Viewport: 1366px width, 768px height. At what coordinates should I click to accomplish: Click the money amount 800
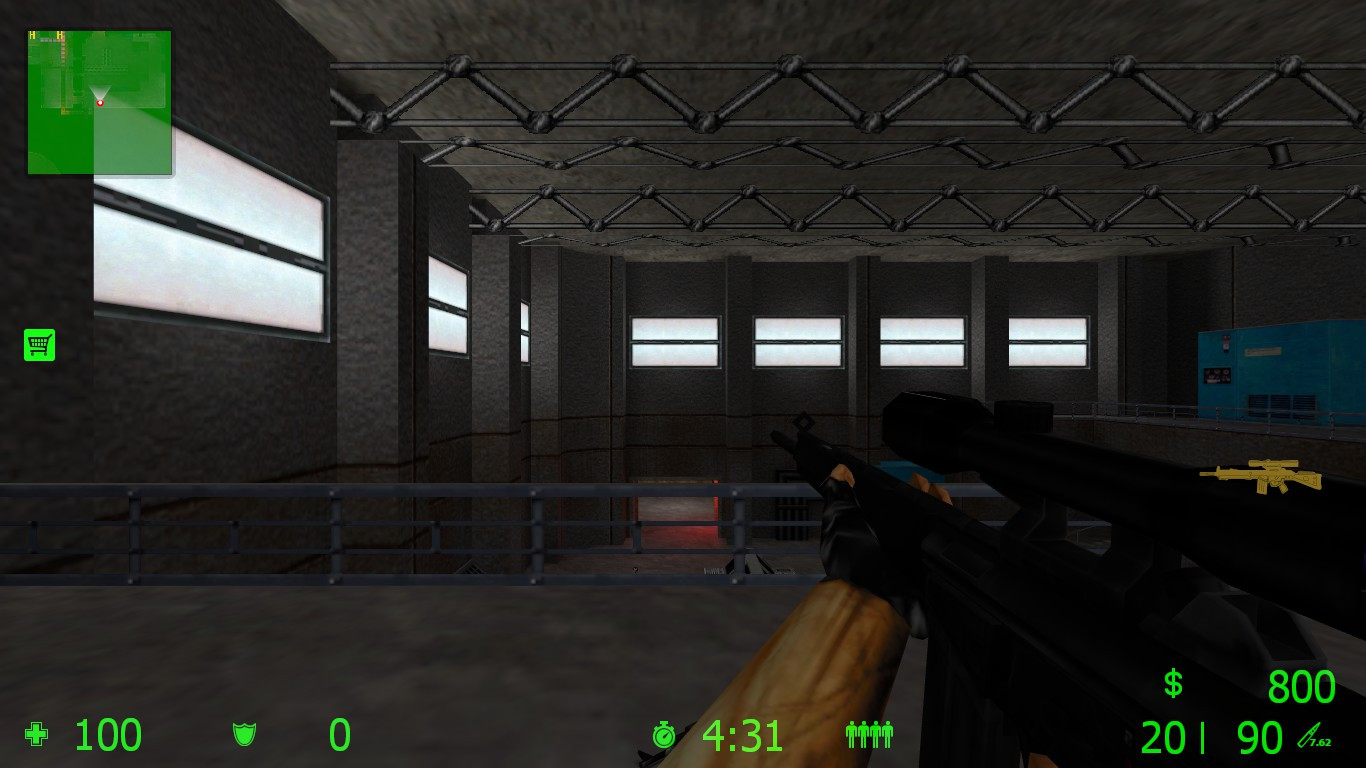tap(1300, 686)
